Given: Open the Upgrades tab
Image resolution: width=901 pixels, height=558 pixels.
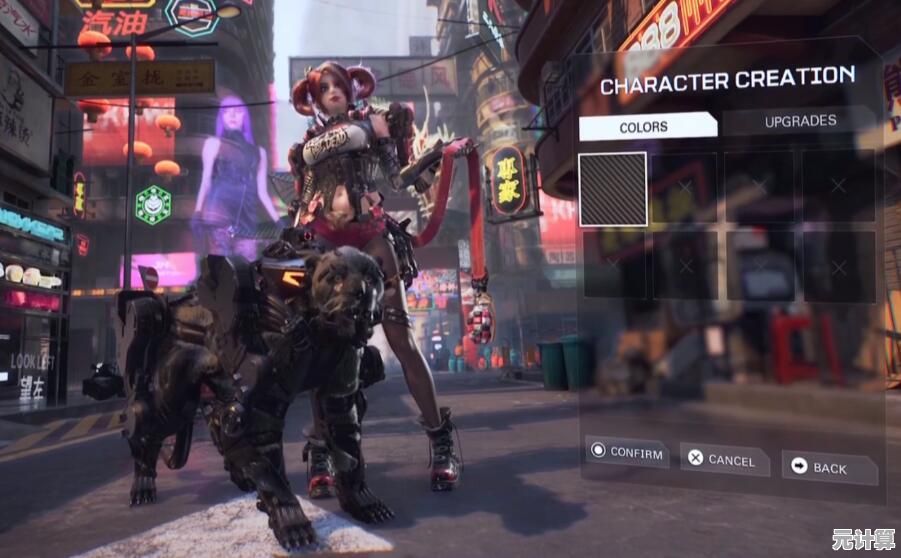Looking at the screenshot, I should tap(800, 121).
